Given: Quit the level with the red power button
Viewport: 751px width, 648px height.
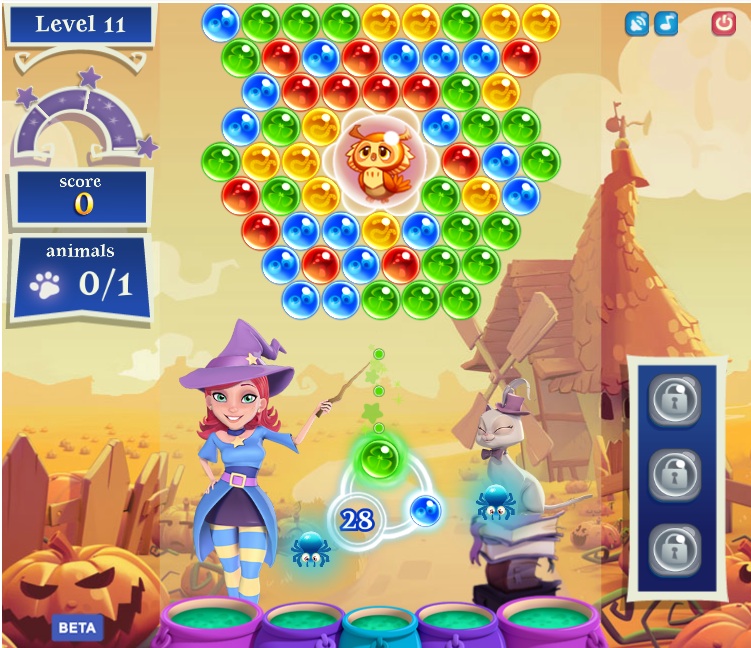Looking at the screenshot, I should [723, 23].
